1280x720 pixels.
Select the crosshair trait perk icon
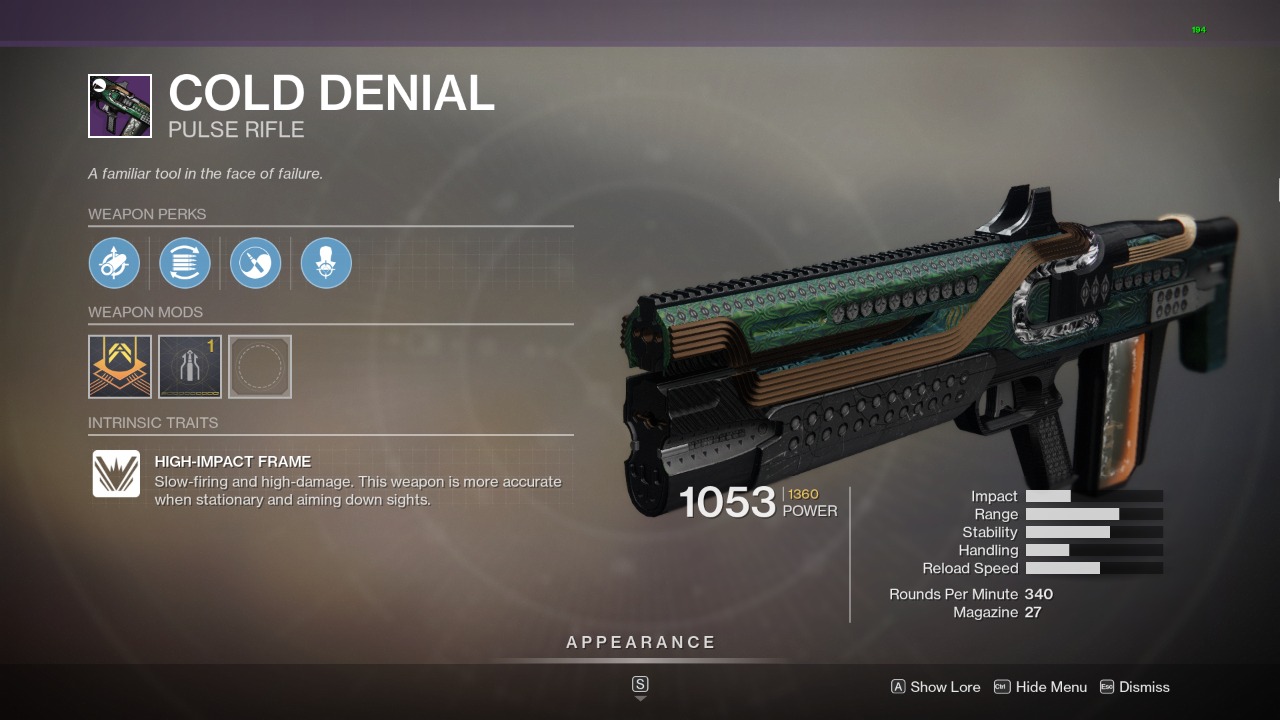(325, 263)
